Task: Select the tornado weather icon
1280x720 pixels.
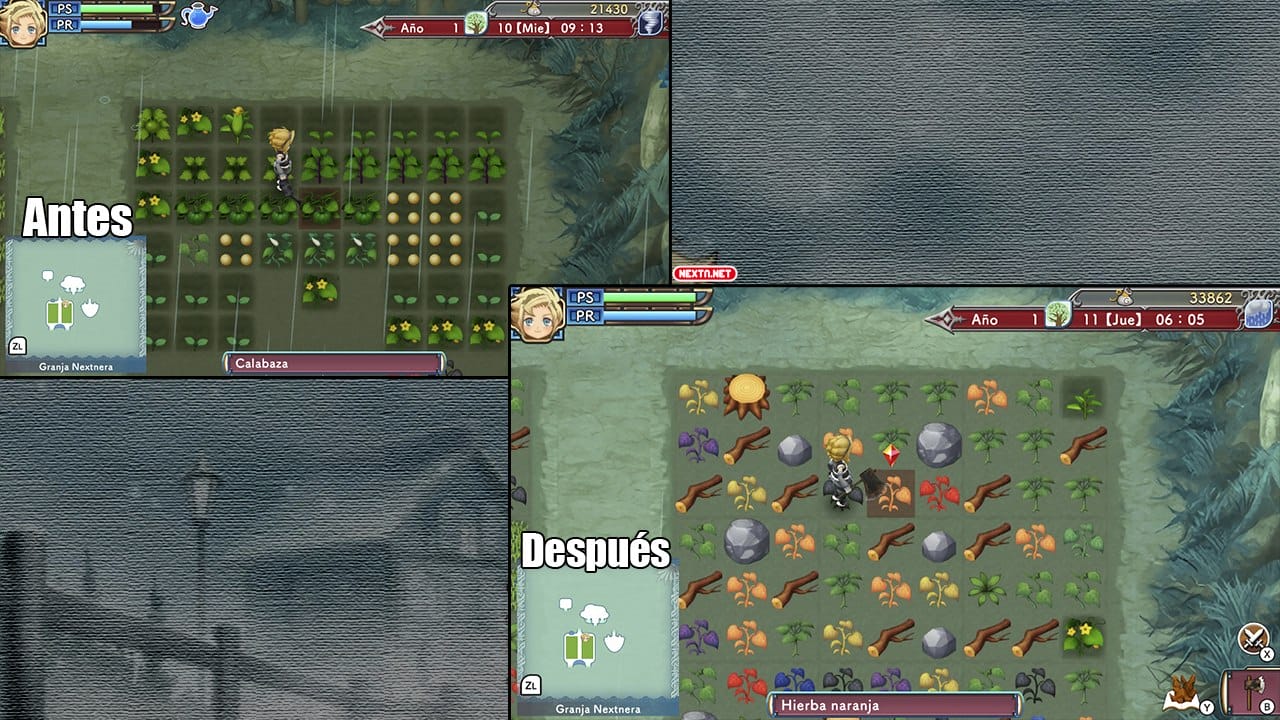Action: 651,22
